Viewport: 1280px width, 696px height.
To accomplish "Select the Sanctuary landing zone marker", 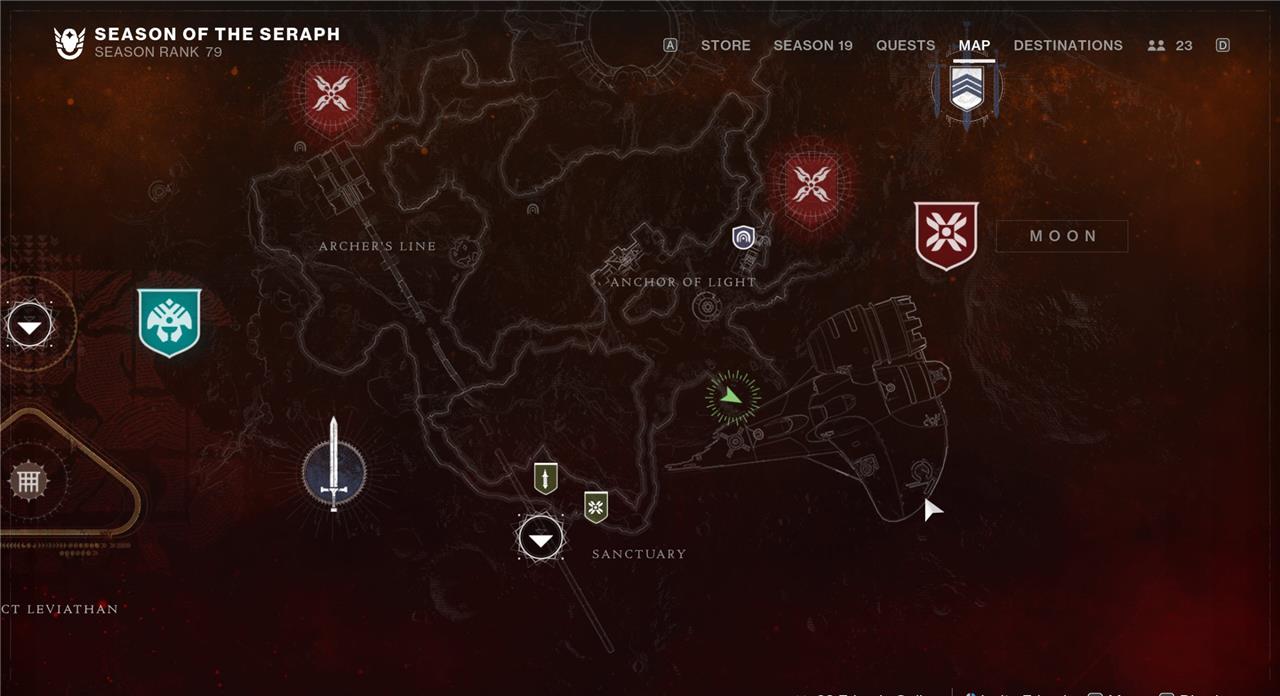I will coord(541,539).
